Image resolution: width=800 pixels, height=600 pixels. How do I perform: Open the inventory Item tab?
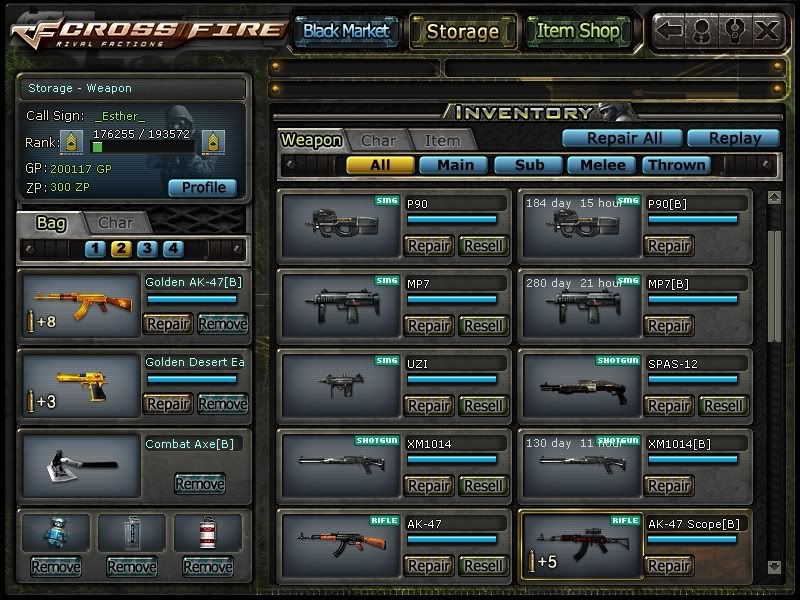click(x=442, y=141)
